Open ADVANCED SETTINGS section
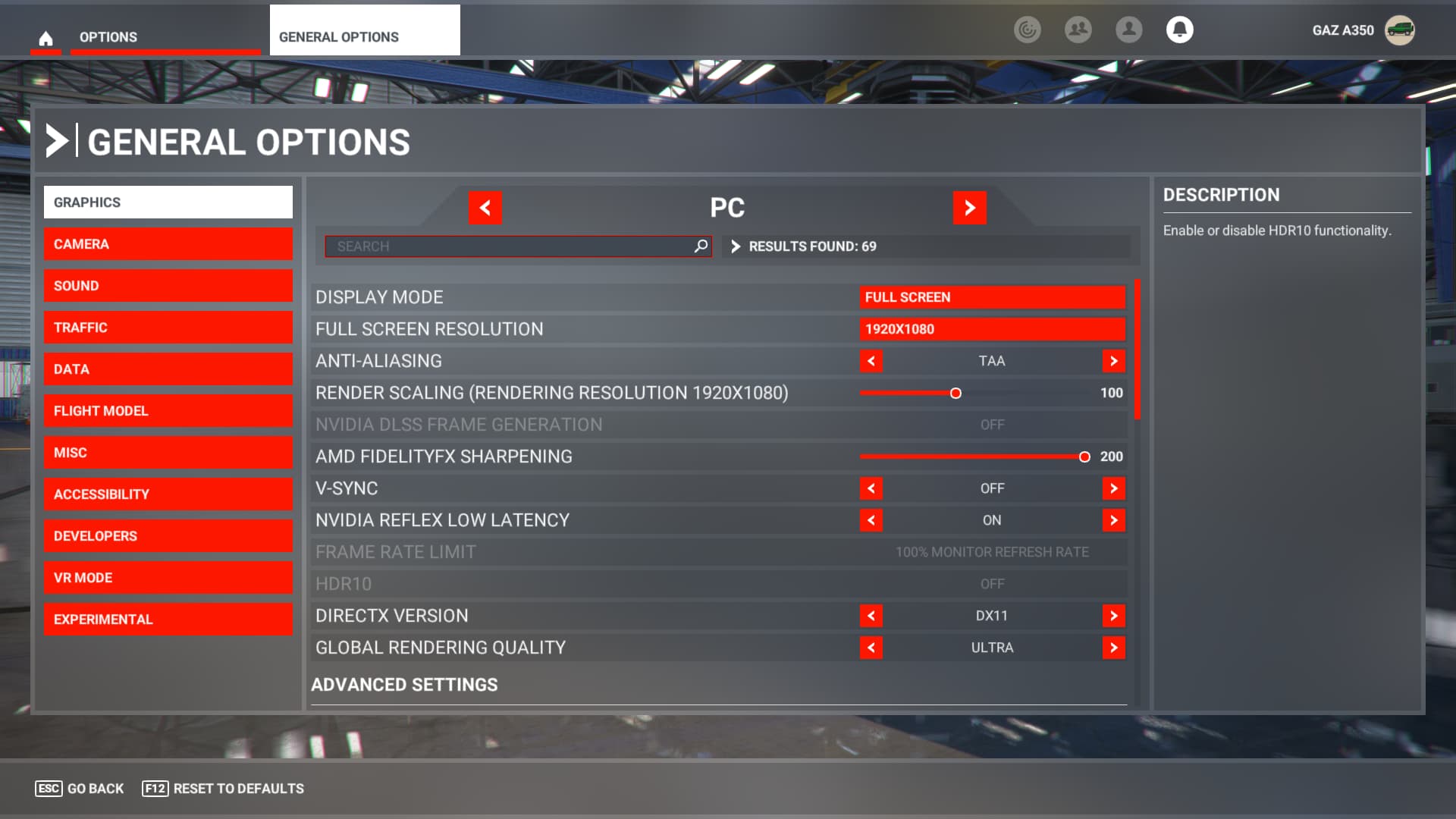This screenshot has height=819, width=1456. pos(405,684)
